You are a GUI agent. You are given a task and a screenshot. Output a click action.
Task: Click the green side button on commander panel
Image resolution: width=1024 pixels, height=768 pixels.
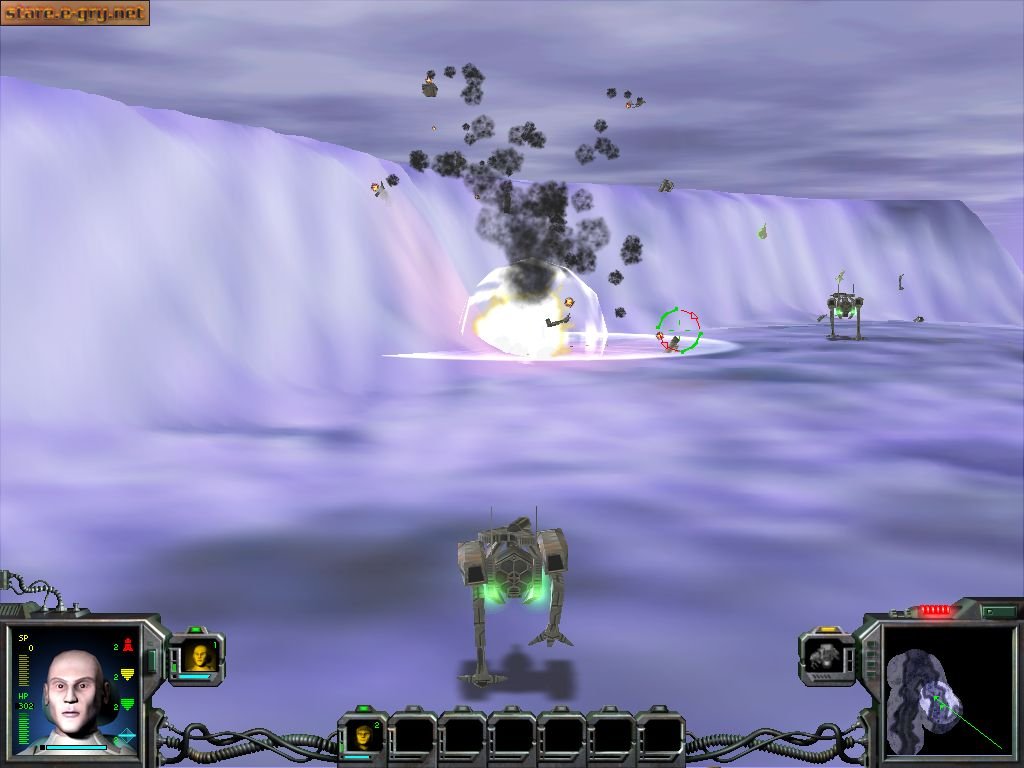(x=153, y=662)
